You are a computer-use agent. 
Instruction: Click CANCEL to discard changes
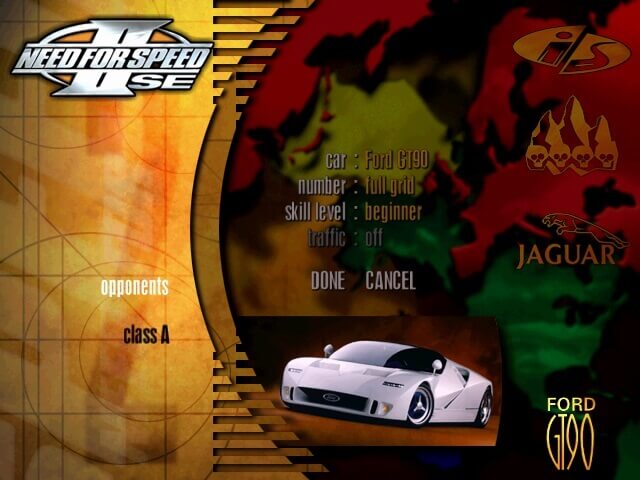coord(390,281)
